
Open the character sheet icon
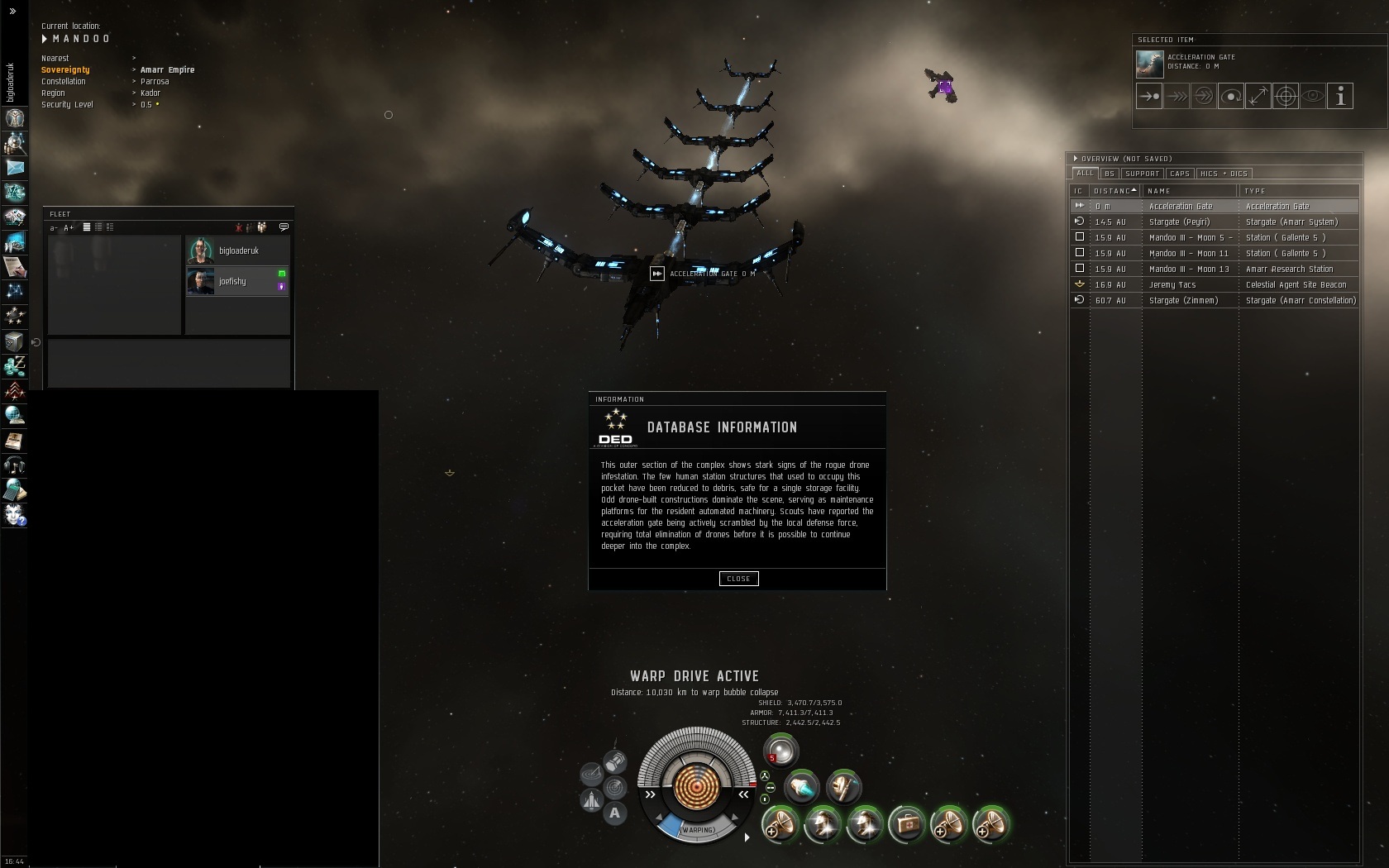point(15,118)
